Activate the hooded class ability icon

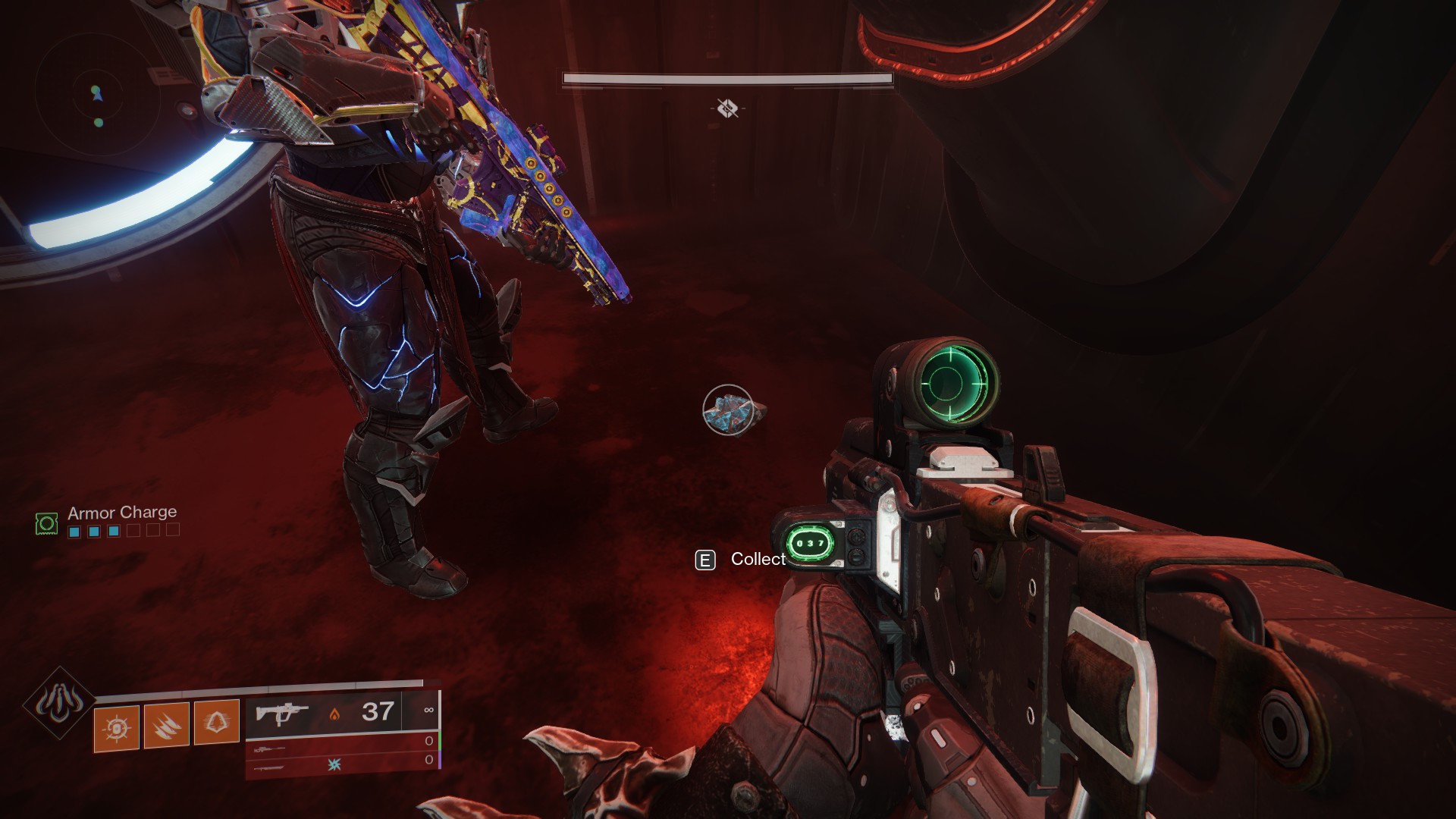pos(217,722)
